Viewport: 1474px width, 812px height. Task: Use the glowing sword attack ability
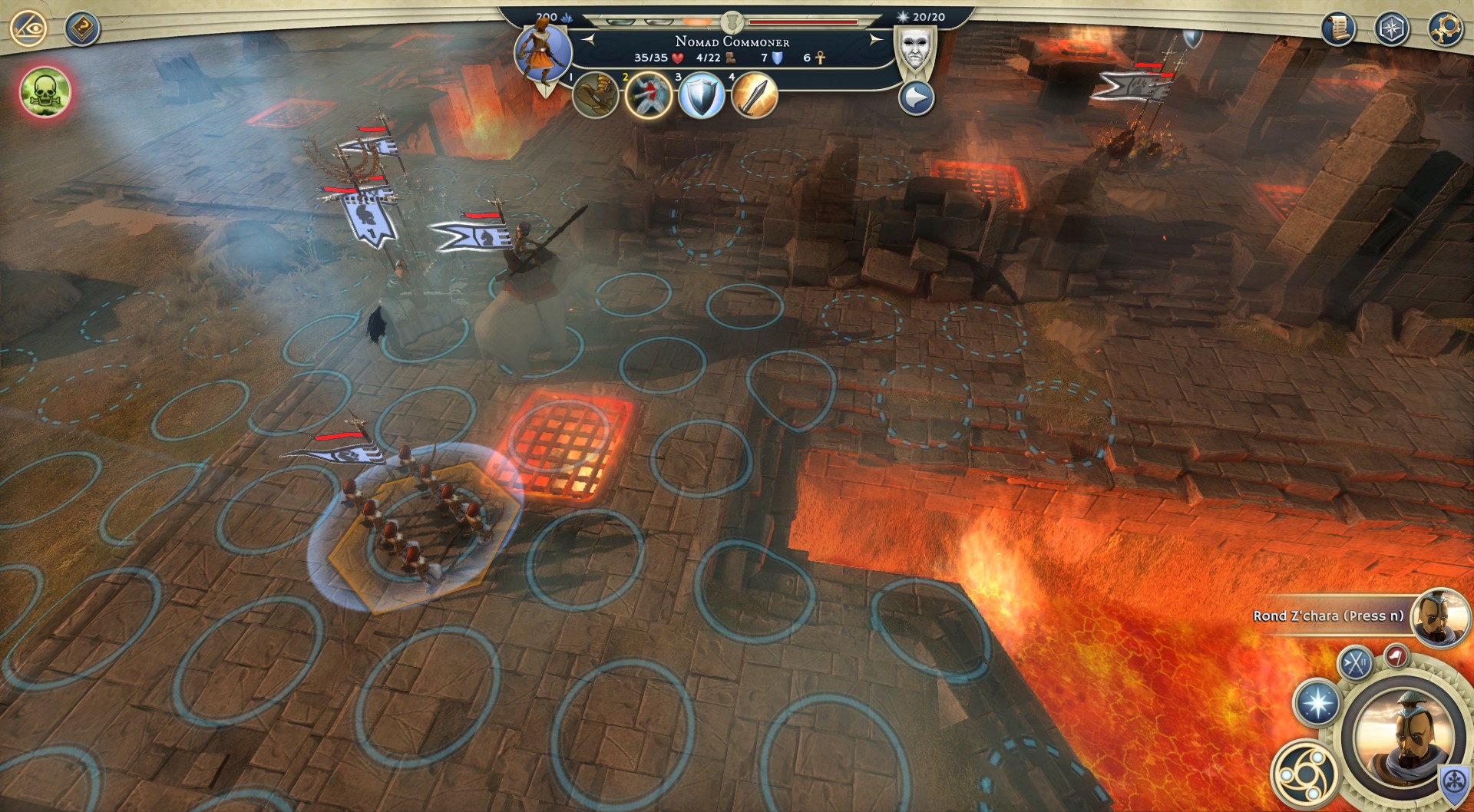coord(754,96)
